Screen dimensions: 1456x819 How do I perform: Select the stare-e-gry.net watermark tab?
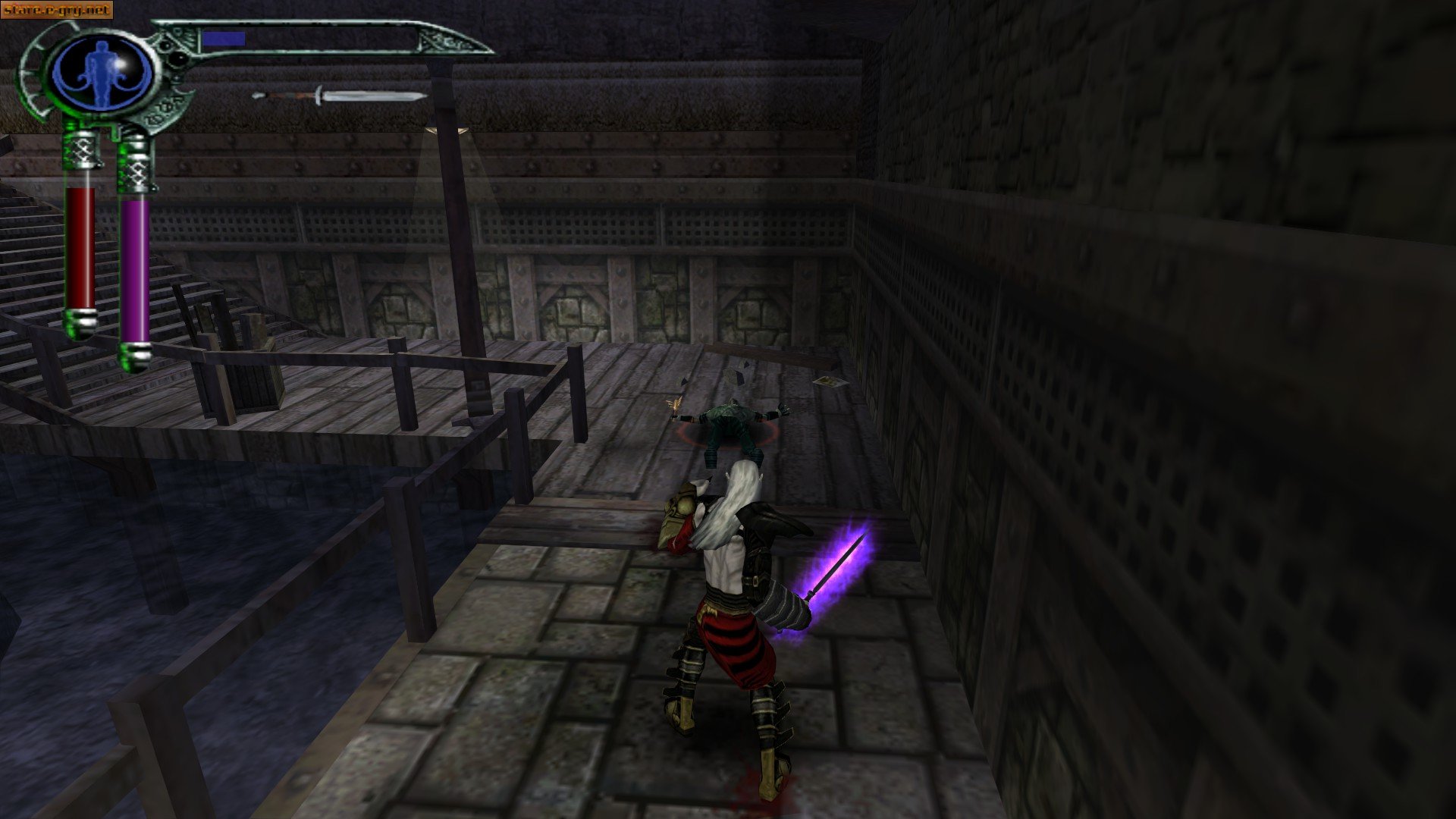click(x=57, y=9)
